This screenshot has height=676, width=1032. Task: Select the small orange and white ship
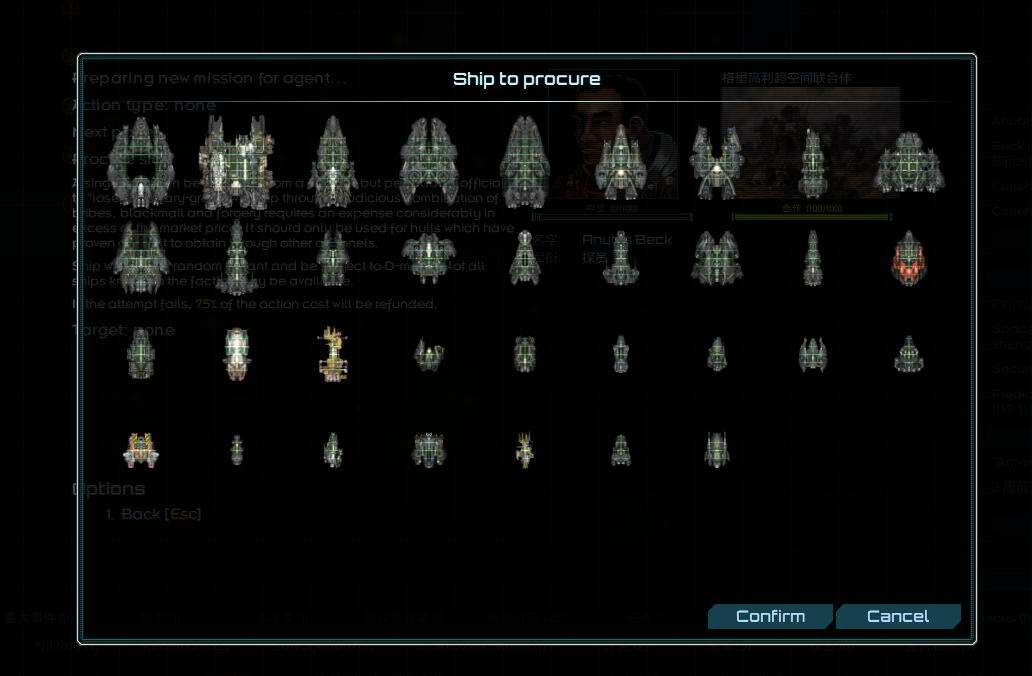141,450
